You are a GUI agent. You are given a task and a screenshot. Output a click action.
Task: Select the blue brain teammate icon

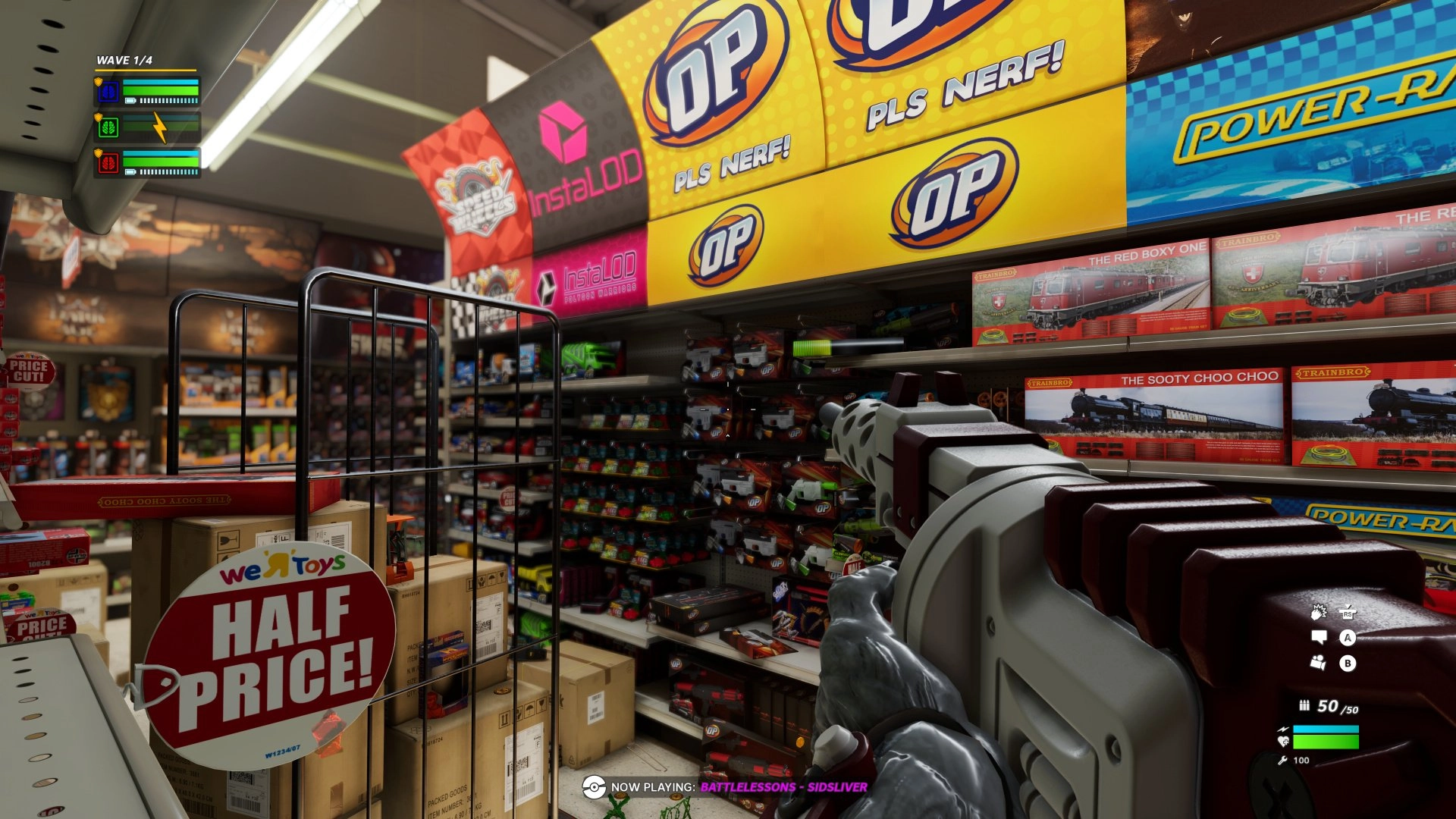[108, 90]
